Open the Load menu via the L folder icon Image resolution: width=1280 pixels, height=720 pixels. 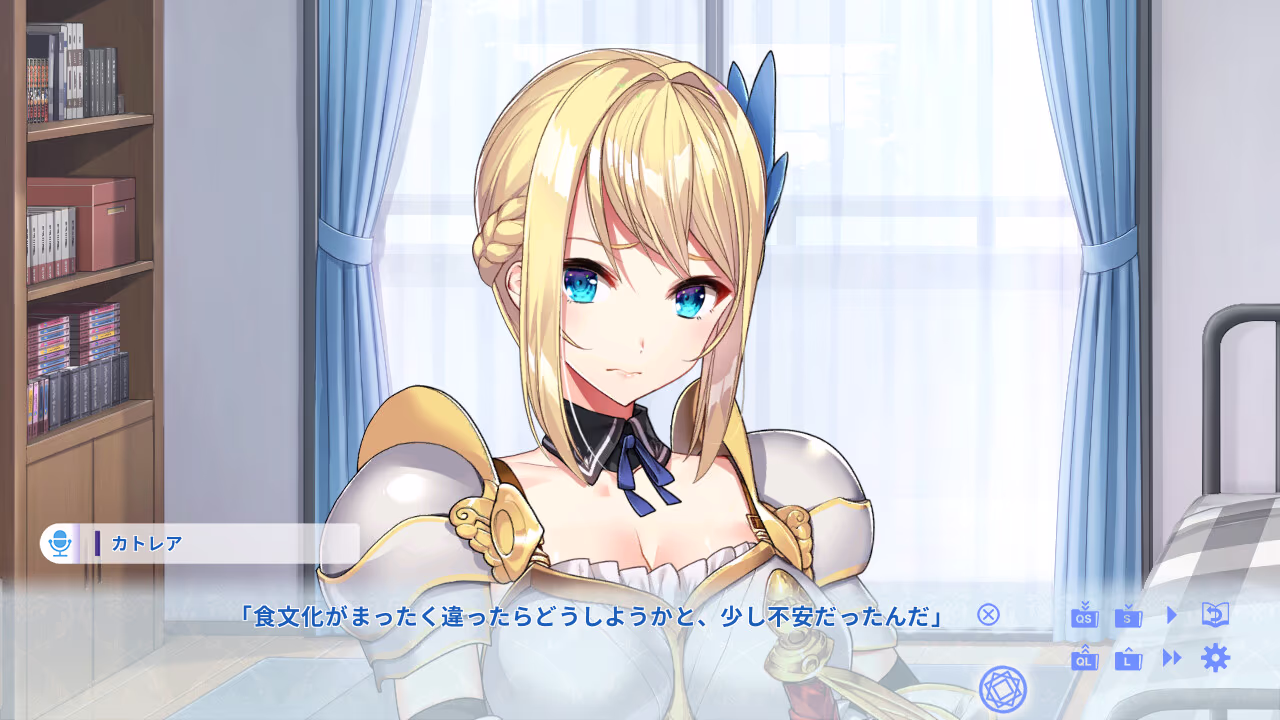(1128, 660)
